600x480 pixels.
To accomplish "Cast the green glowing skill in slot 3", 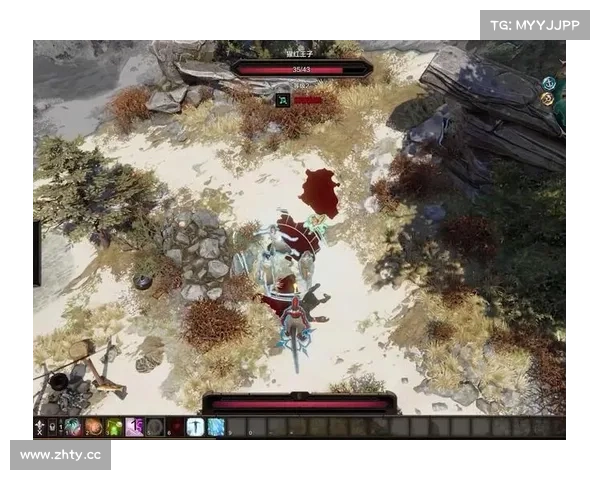I will tap(114, 427).
